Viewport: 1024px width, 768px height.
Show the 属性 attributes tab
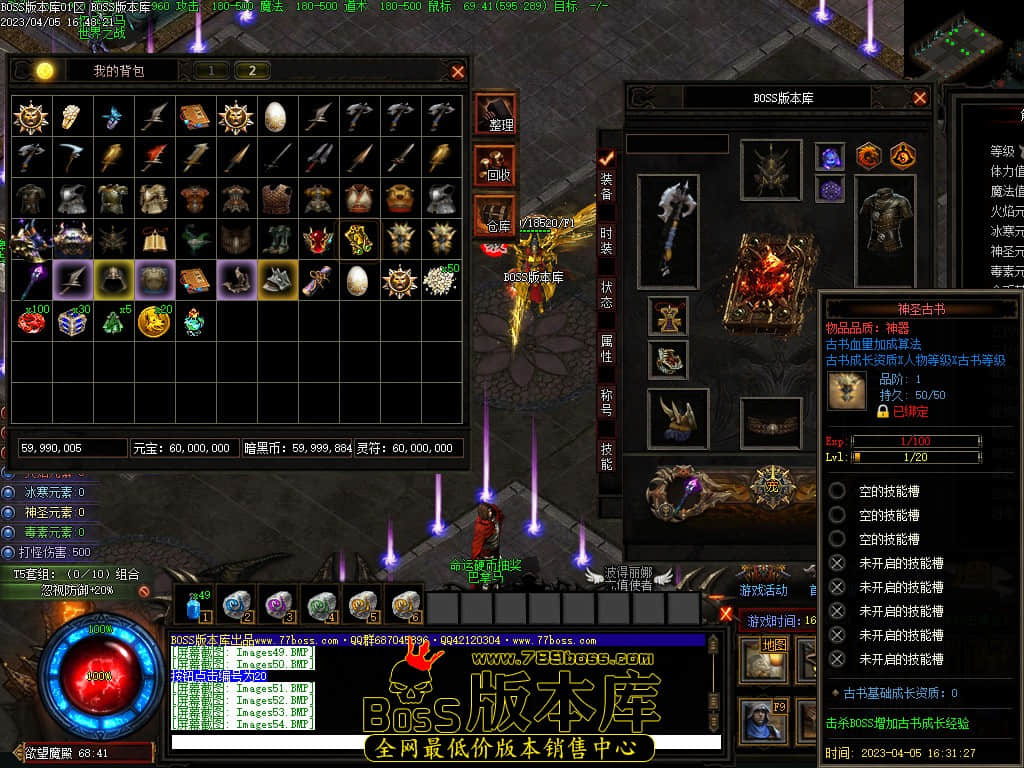point(606,348)
